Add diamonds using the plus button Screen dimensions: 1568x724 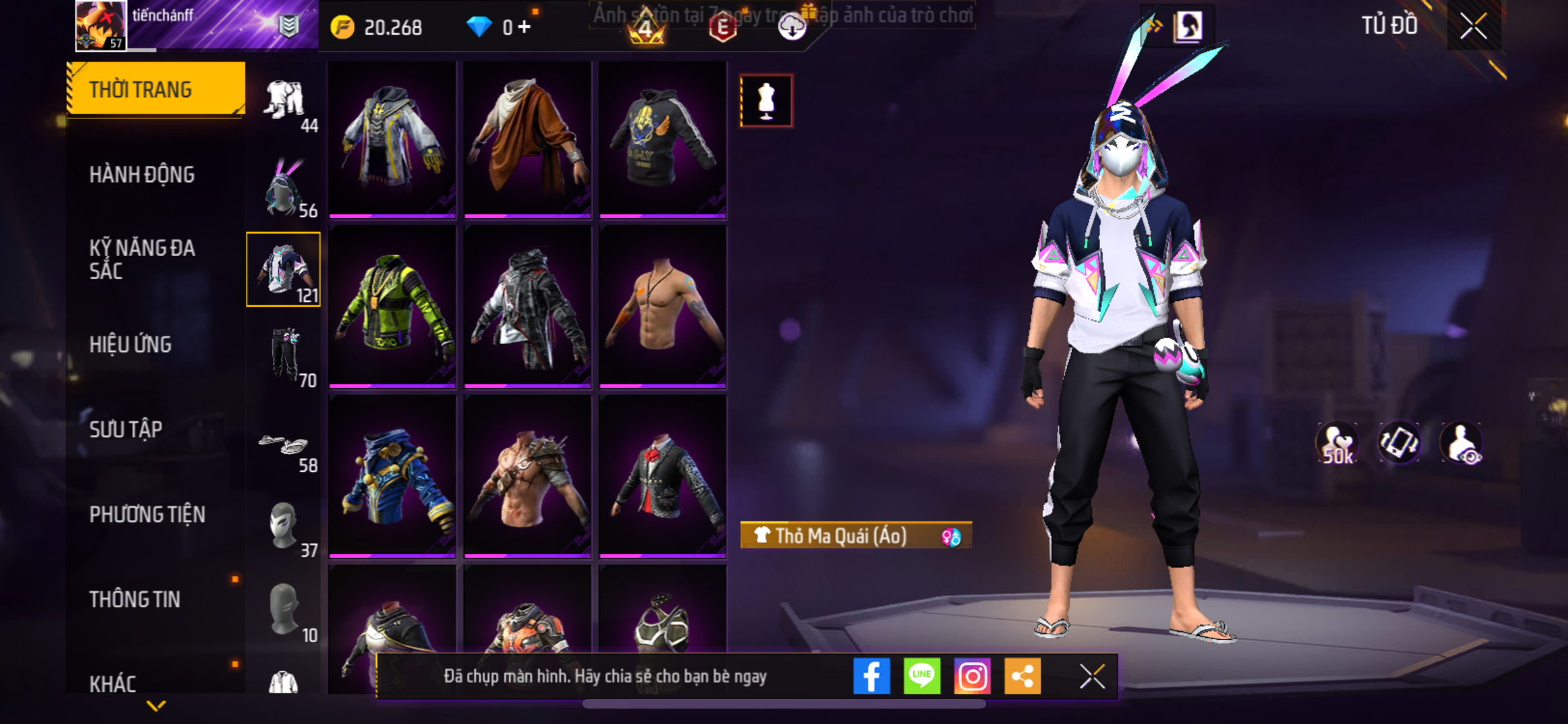click(525, 27)
